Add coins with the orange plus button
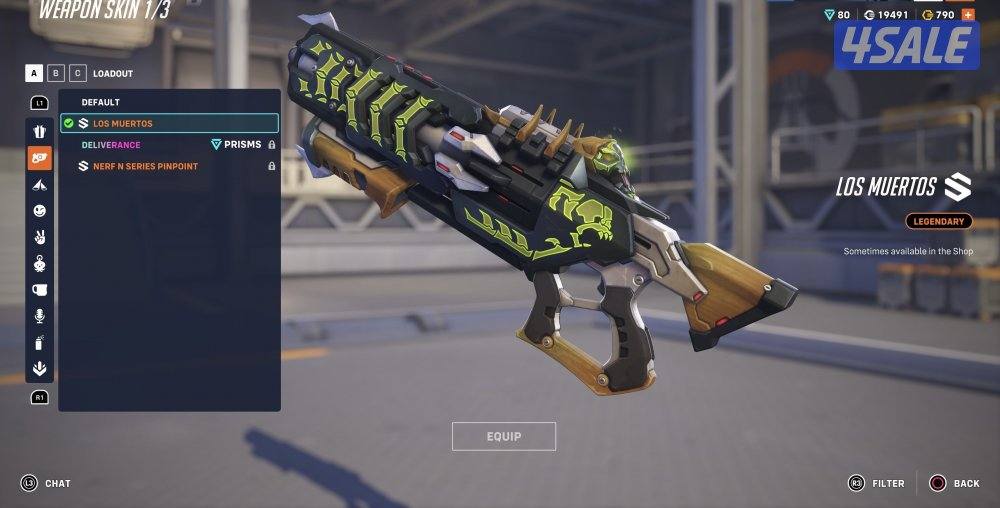1000x508 pixels. [x=967, y=15]
